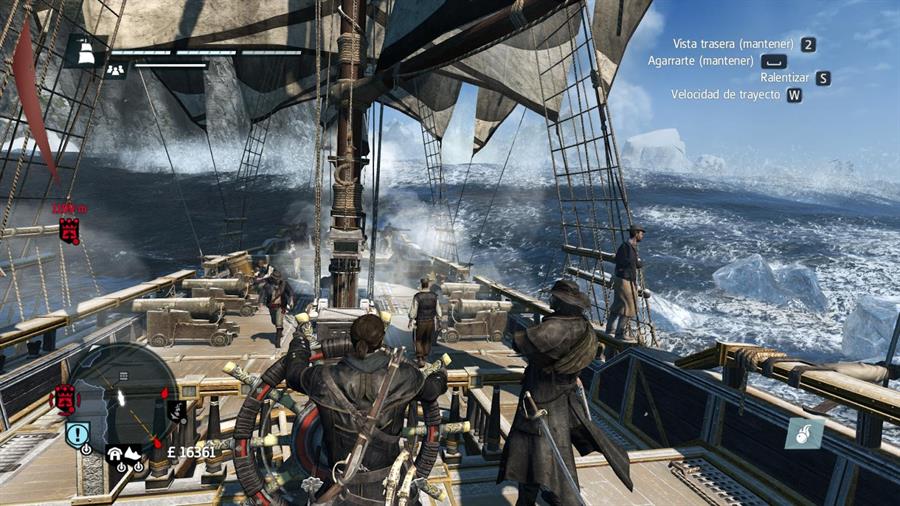The width and height of the screenshot is (900, 506).
Task: Click the house location icon below minimap
Action: [115, 453]
